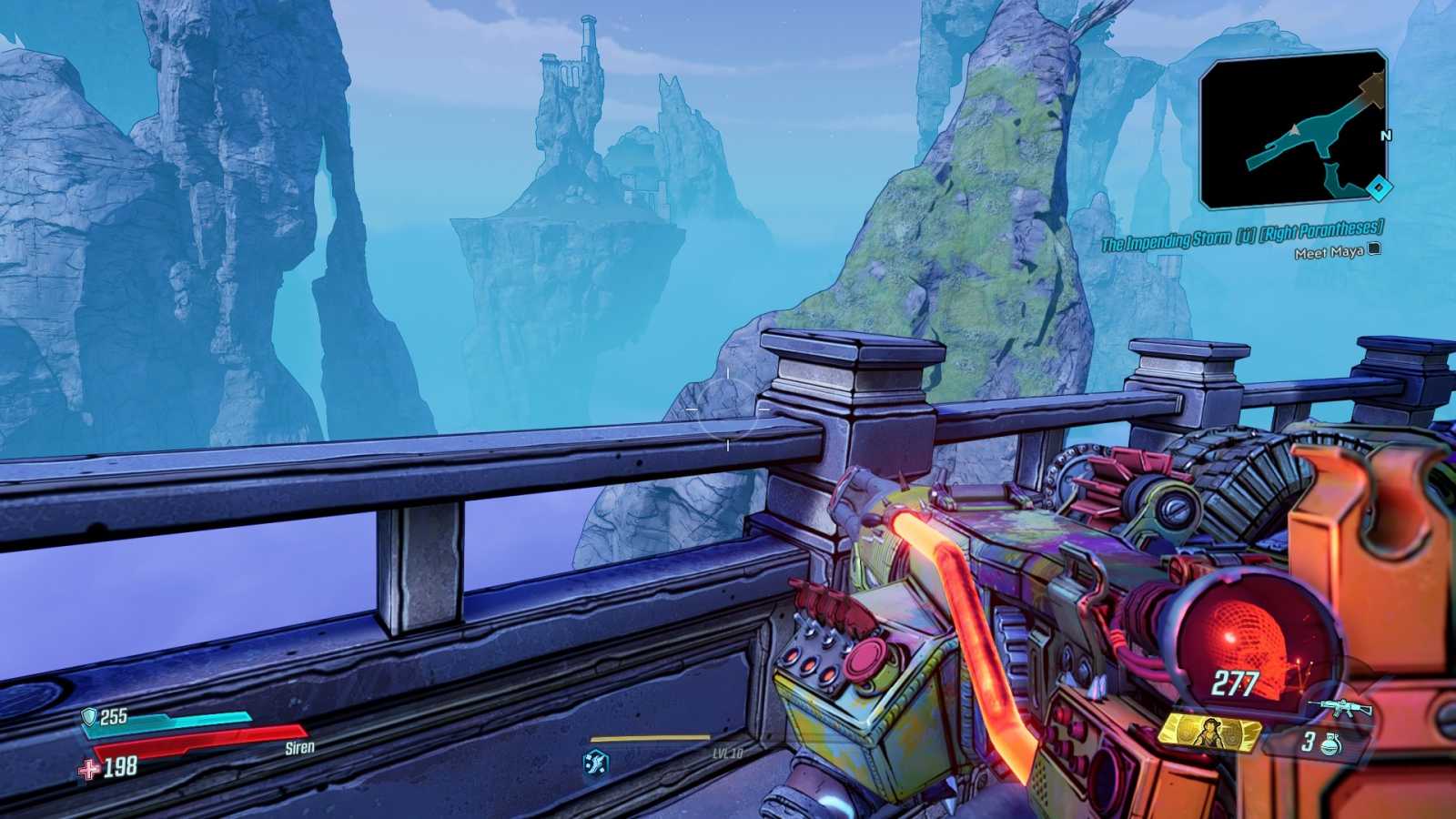The image size is (1456, 819).
Task: Toggle the objective checkbox next to Meet Maya
Action: pos(1374,249)
